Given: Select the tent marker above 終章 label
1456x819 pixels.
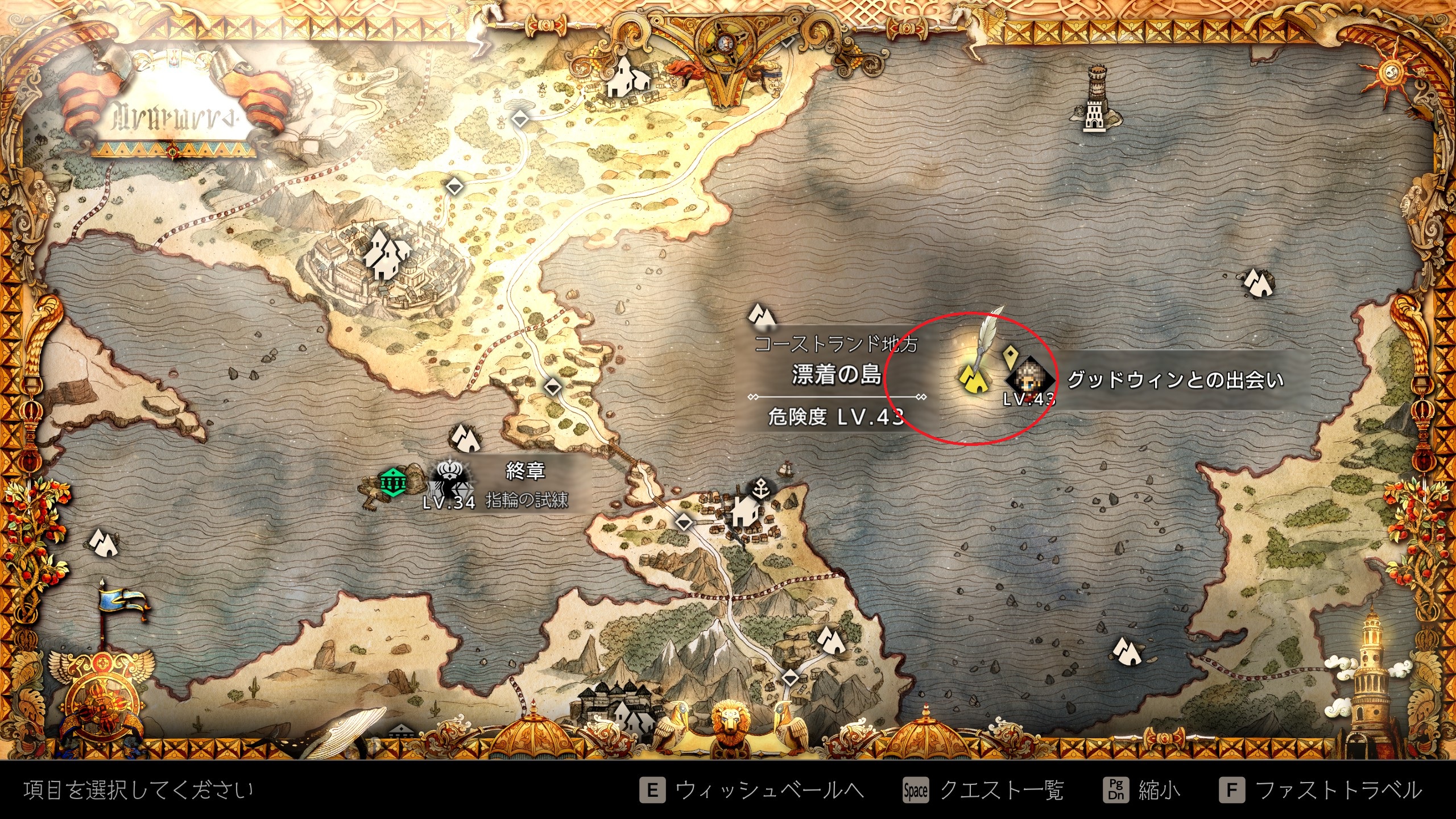Looking at the screenshot, I should 465,438.
